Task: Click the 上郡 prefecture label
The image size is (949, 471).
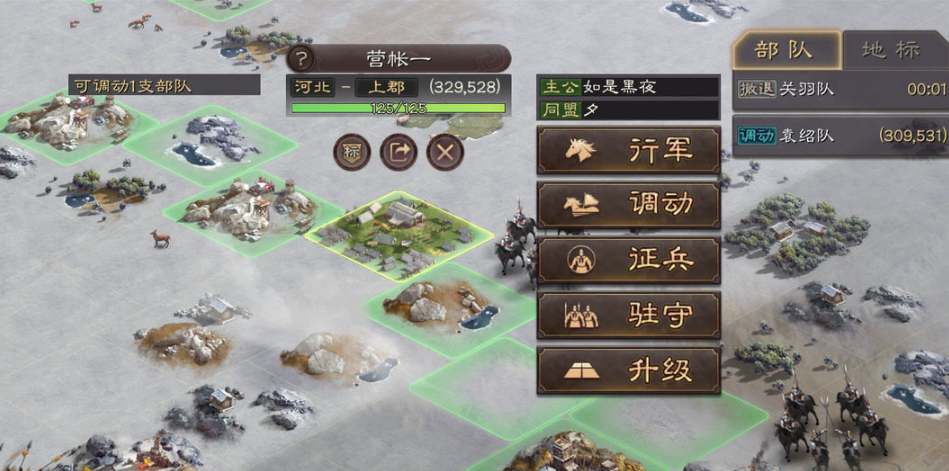Action: click(381, 86)
